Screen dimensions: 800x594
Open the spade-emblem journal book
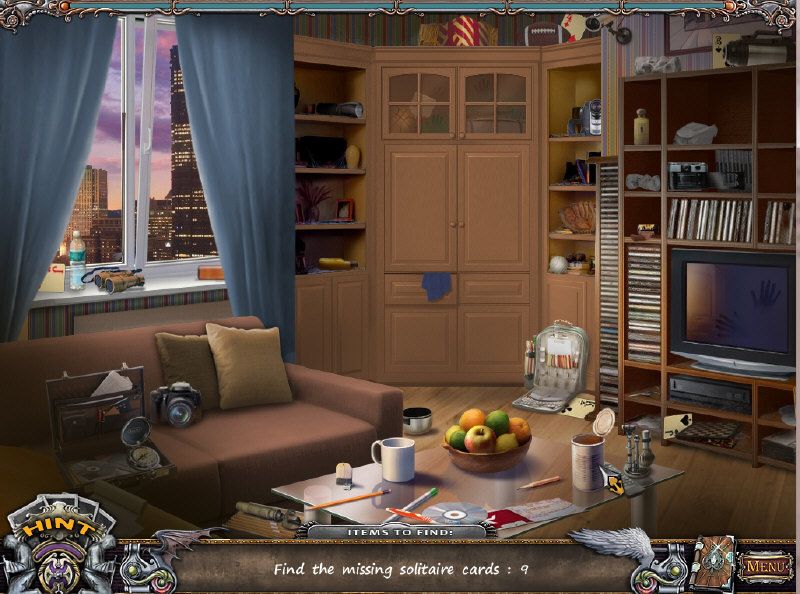(714, 564)
